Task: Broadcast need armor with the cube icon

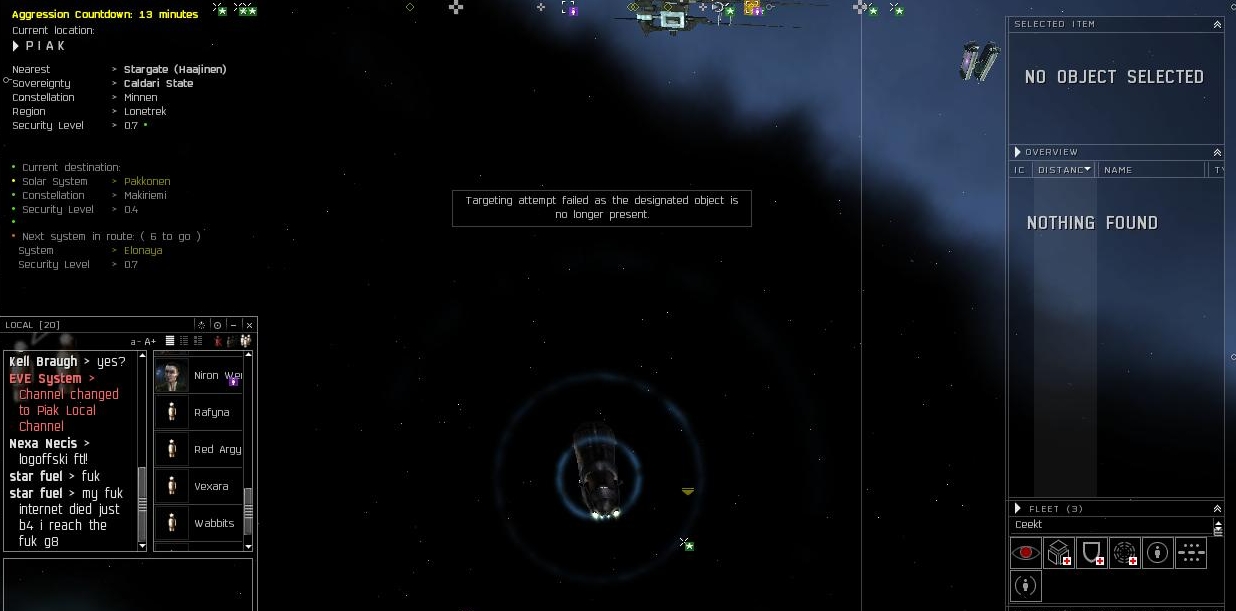Action: (x=1059, y=552)
